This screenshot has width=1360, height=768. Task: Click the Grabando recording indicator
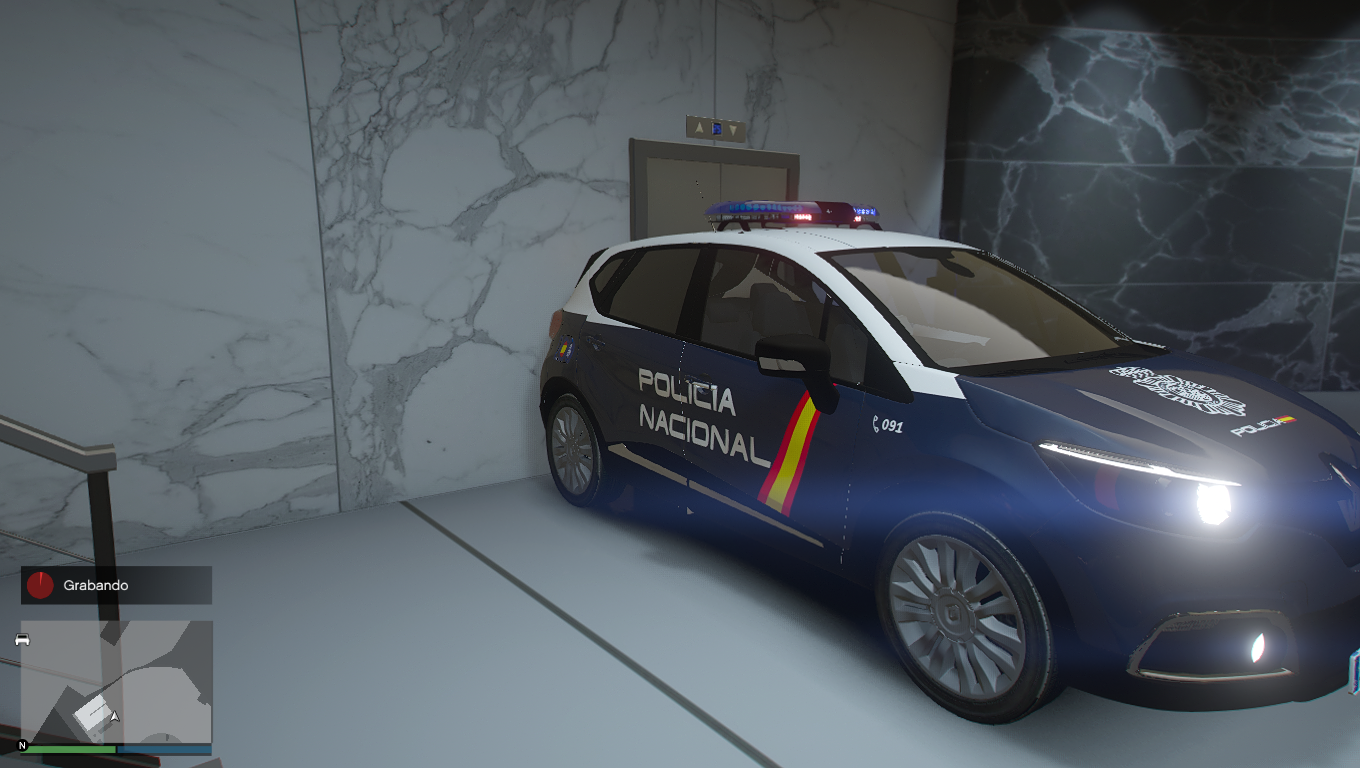pos(116,585)
